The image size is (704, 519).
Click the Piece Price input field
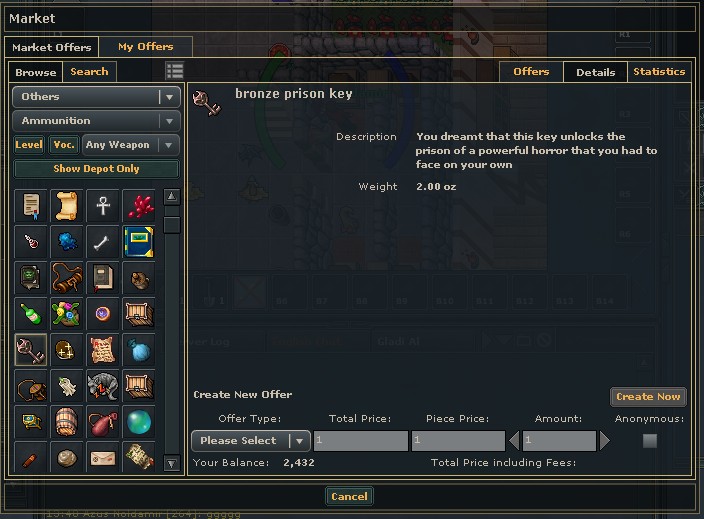[458, 441]
